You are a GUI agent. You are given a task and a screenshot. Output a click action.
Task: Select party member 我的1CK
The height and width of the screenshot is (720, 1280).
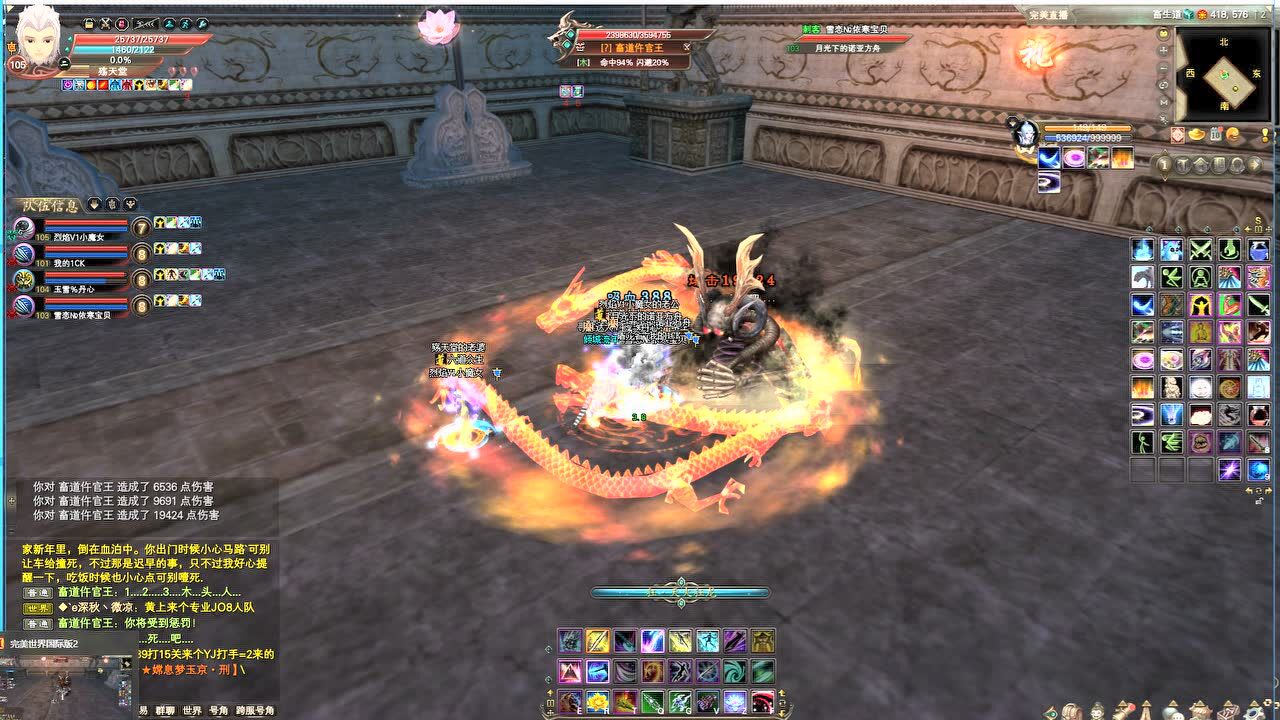click(70, 256)
